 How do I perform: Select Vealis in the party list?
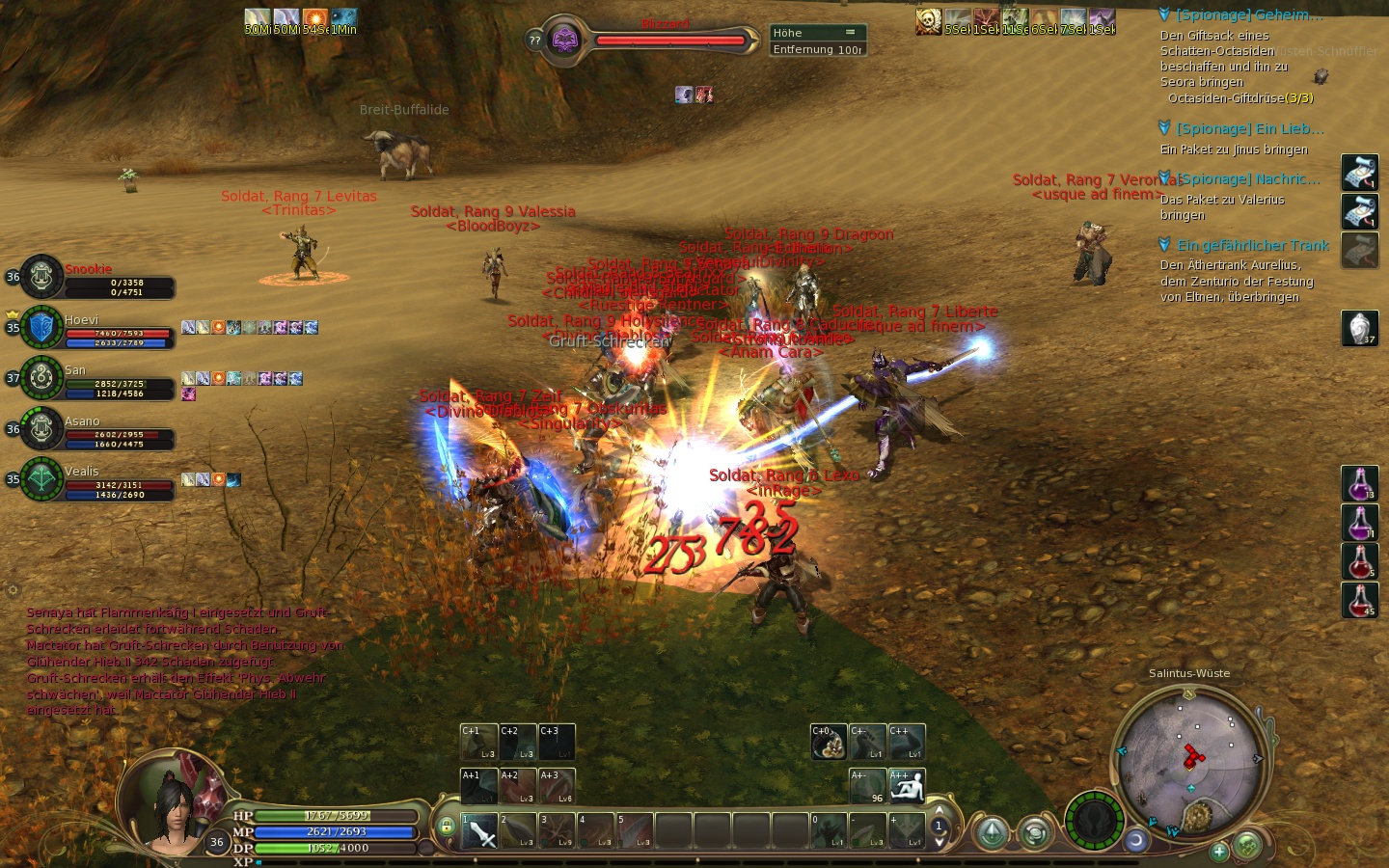click(x=41, y=478)
